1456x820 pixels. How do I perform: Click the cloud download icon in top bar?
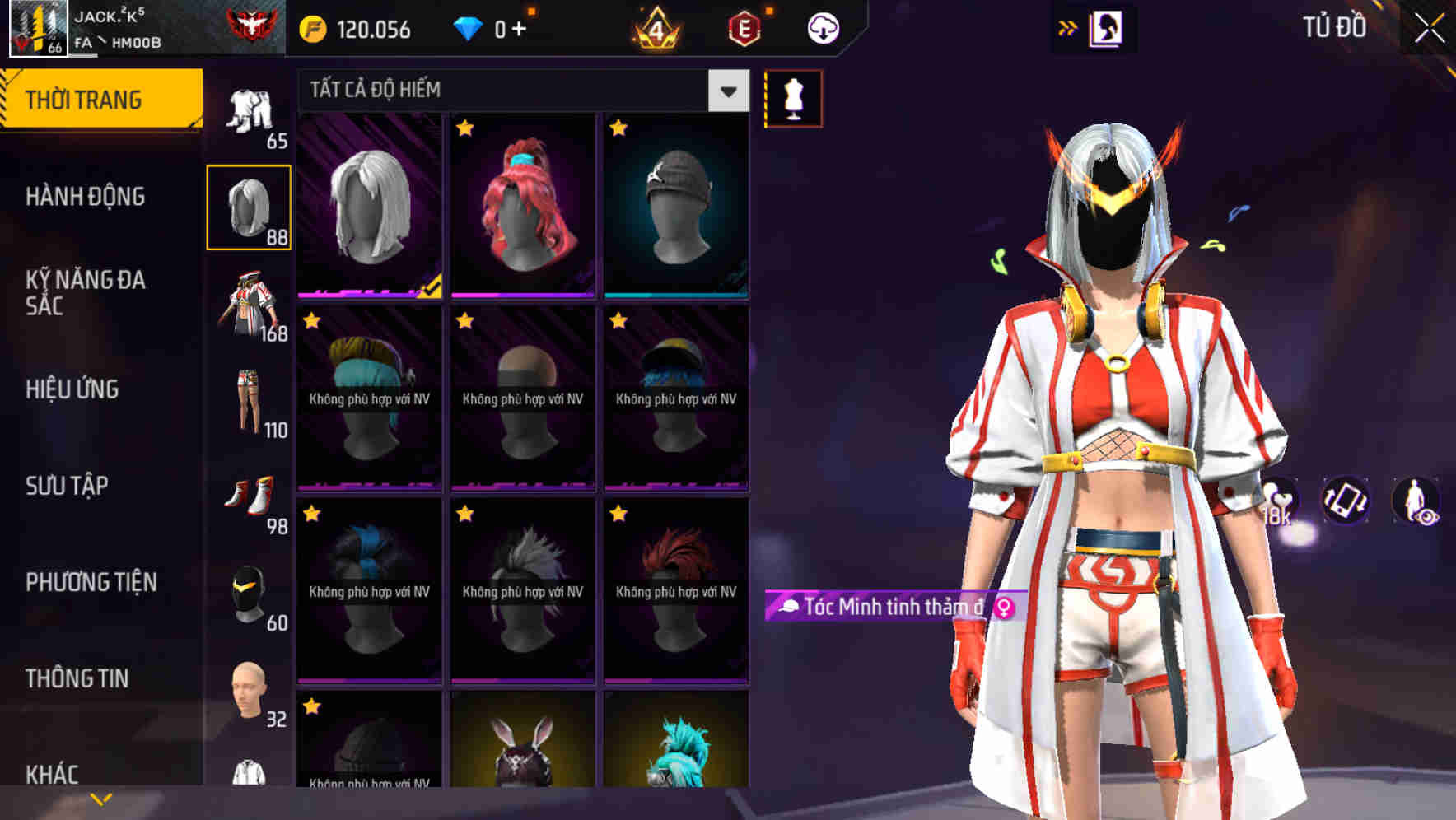825,27
